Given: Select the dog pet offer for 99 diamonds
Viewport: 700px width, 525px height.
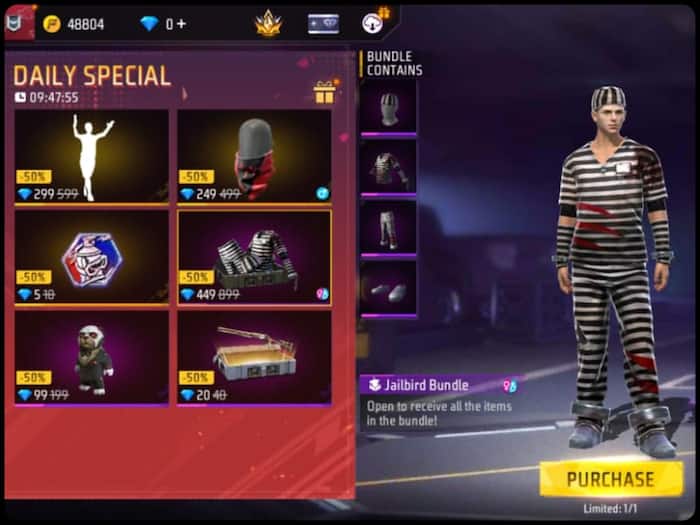Looking at the screenshot, I should pyautogui.click(x=92, y=357).
